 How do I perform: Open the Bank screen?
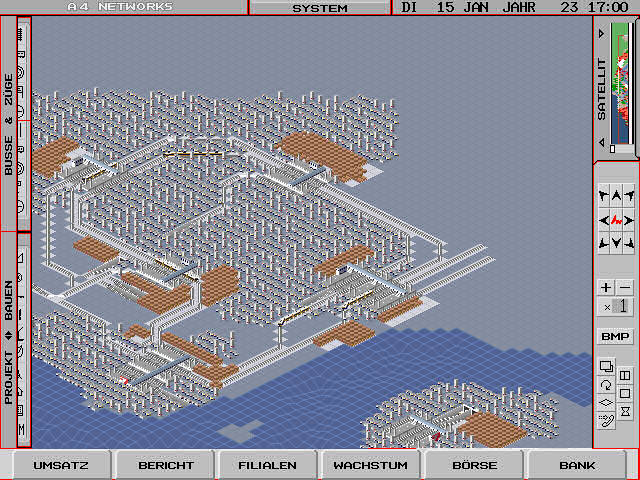577,465
